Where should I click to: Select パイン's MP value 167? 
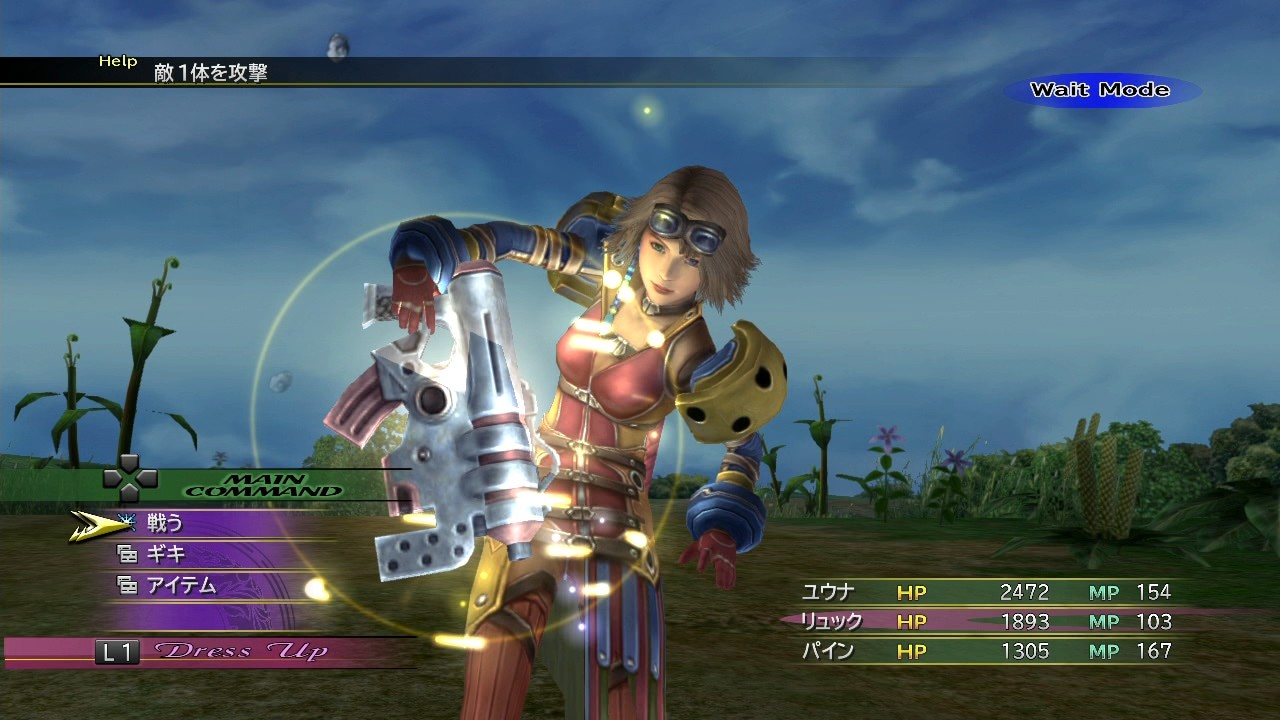(x=1156, y=651)
